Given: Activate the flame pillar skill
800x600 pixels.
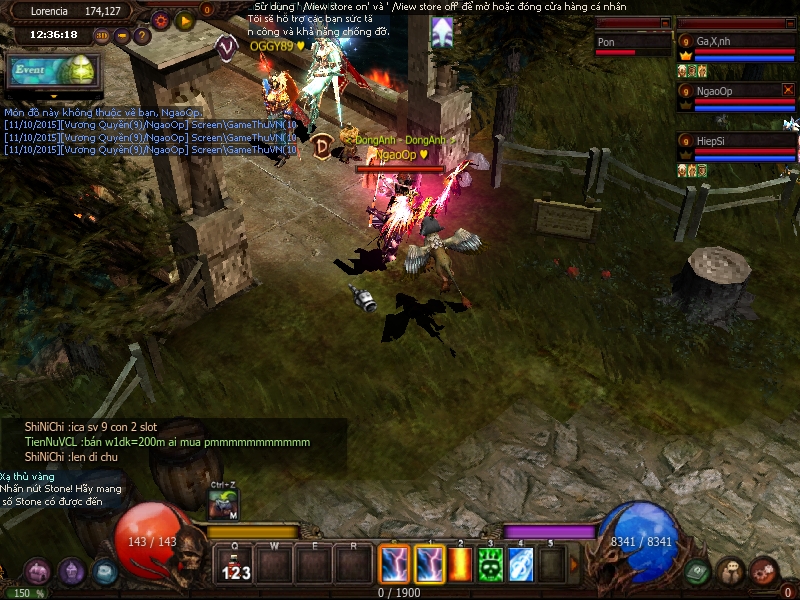Looking at the screenshot, I should pos(461,564).
